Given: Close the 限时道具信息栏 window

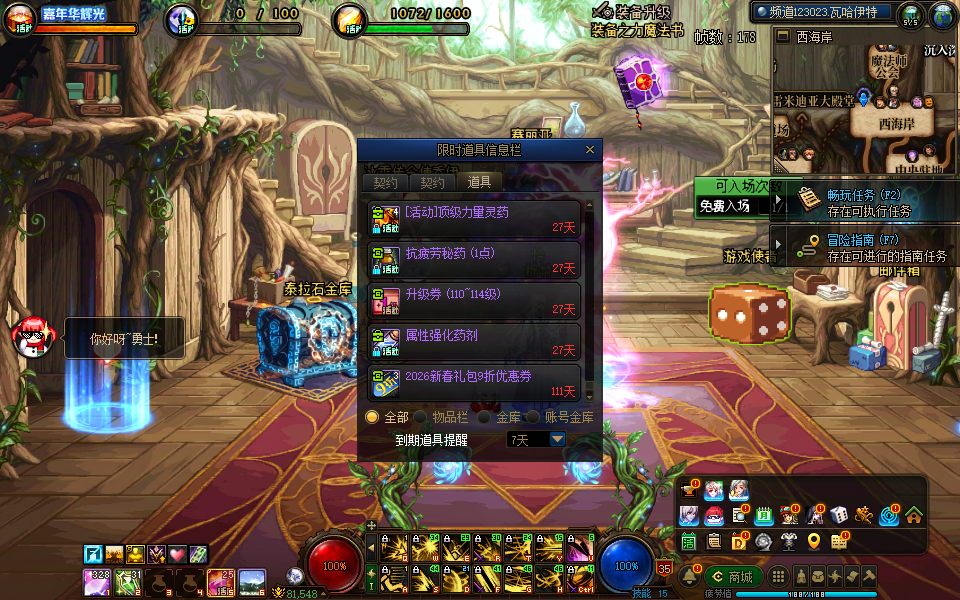Looking at the screenshot, I should point(590,150).
